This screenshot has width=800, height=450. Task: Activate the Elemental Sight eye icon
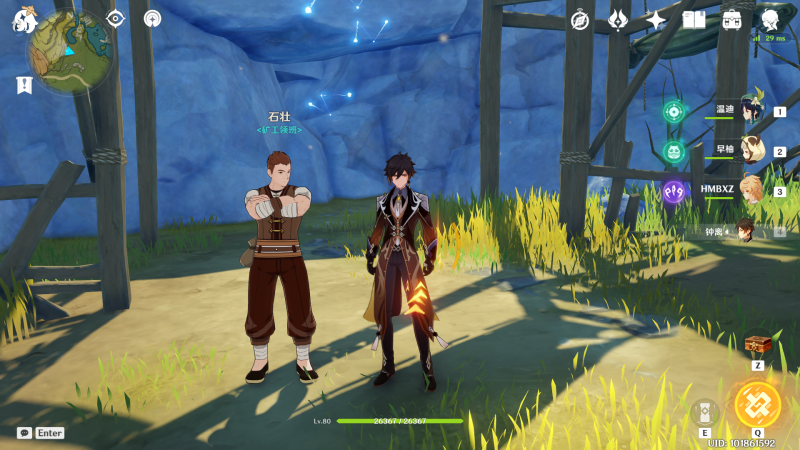115,18
